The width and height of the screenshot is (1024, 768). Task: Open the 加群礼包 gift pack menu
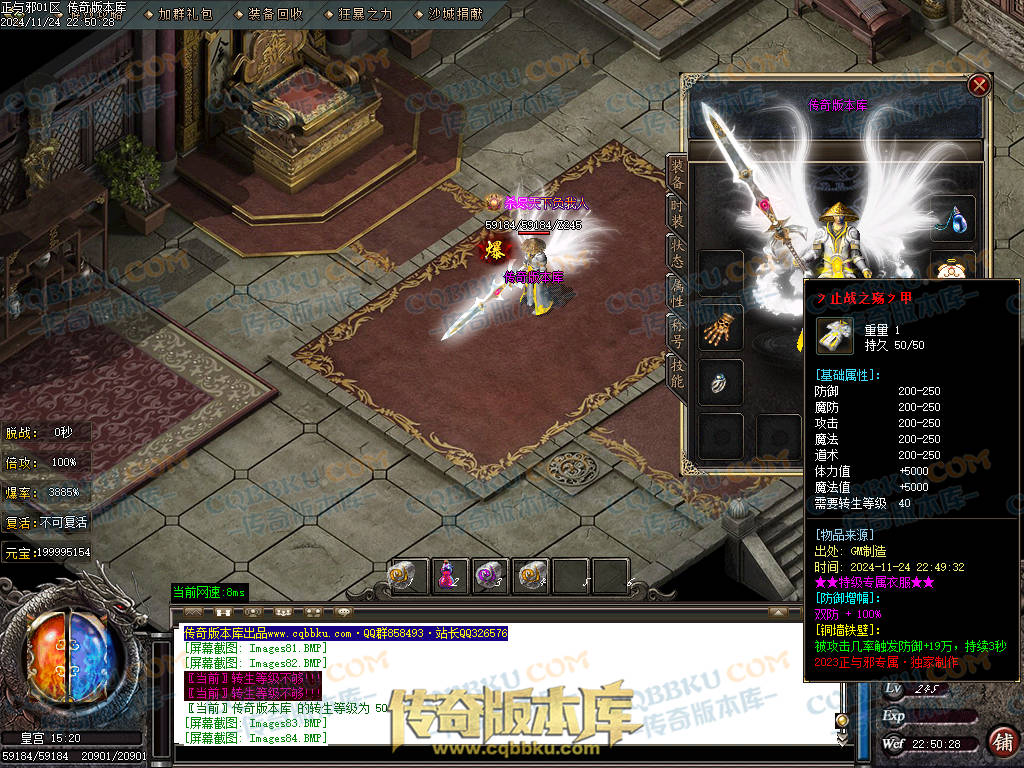185,14
